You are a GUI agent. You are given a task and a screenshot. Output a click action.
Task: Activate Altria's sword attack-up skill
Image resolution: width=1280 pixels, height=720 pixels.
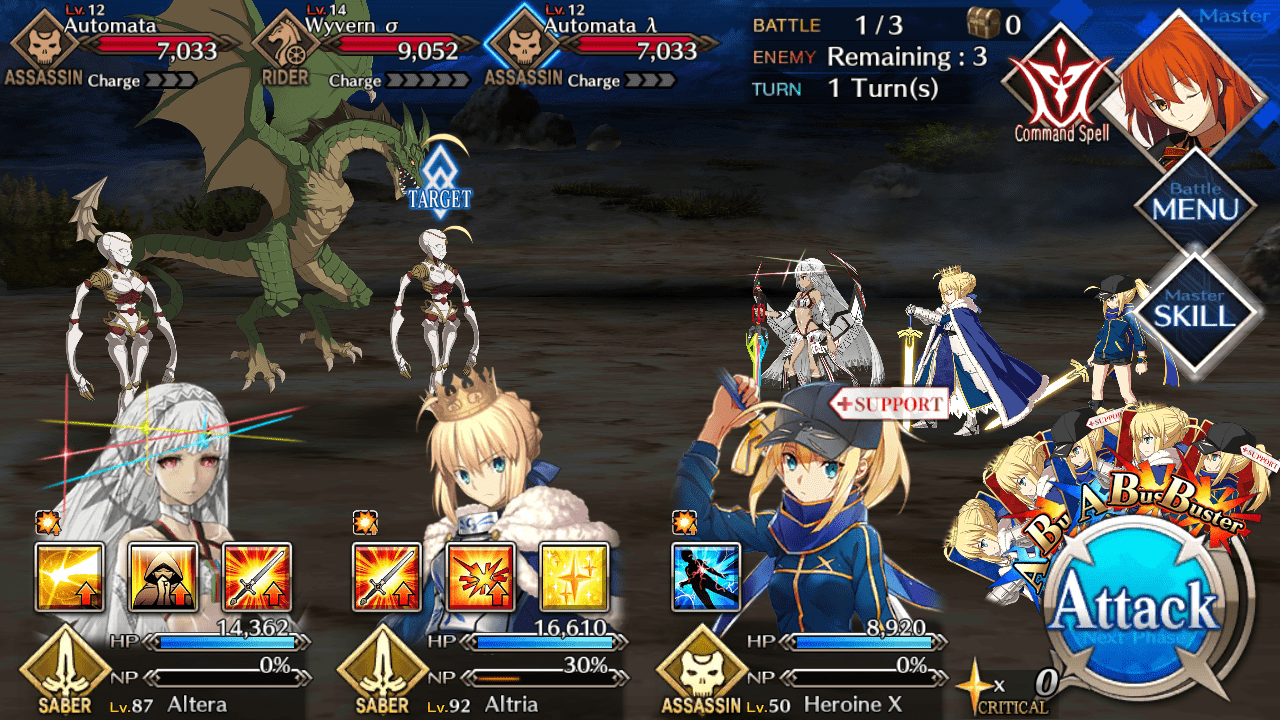[x=387, y=577]
